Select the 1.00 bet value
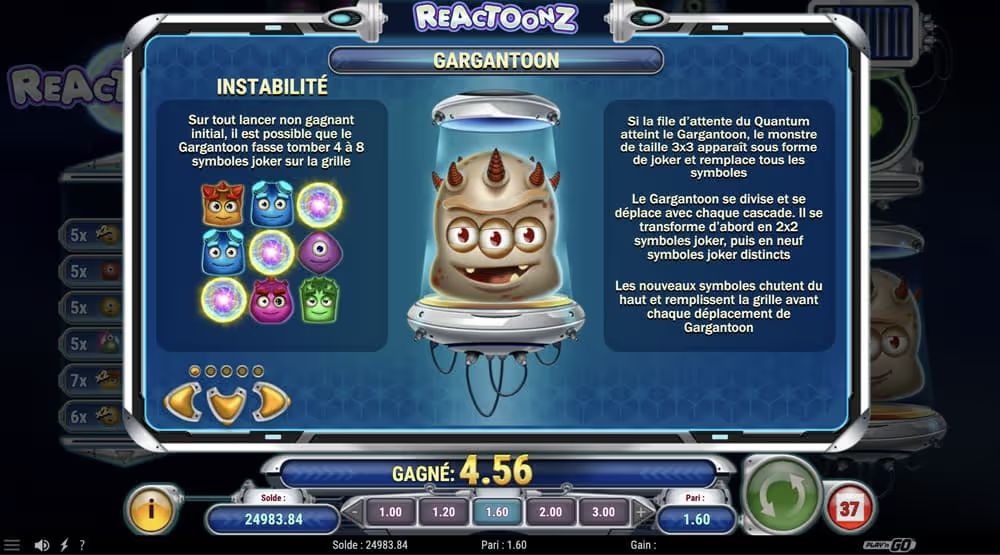This screenshot has height=555, width=1000. tap(389, 513)
